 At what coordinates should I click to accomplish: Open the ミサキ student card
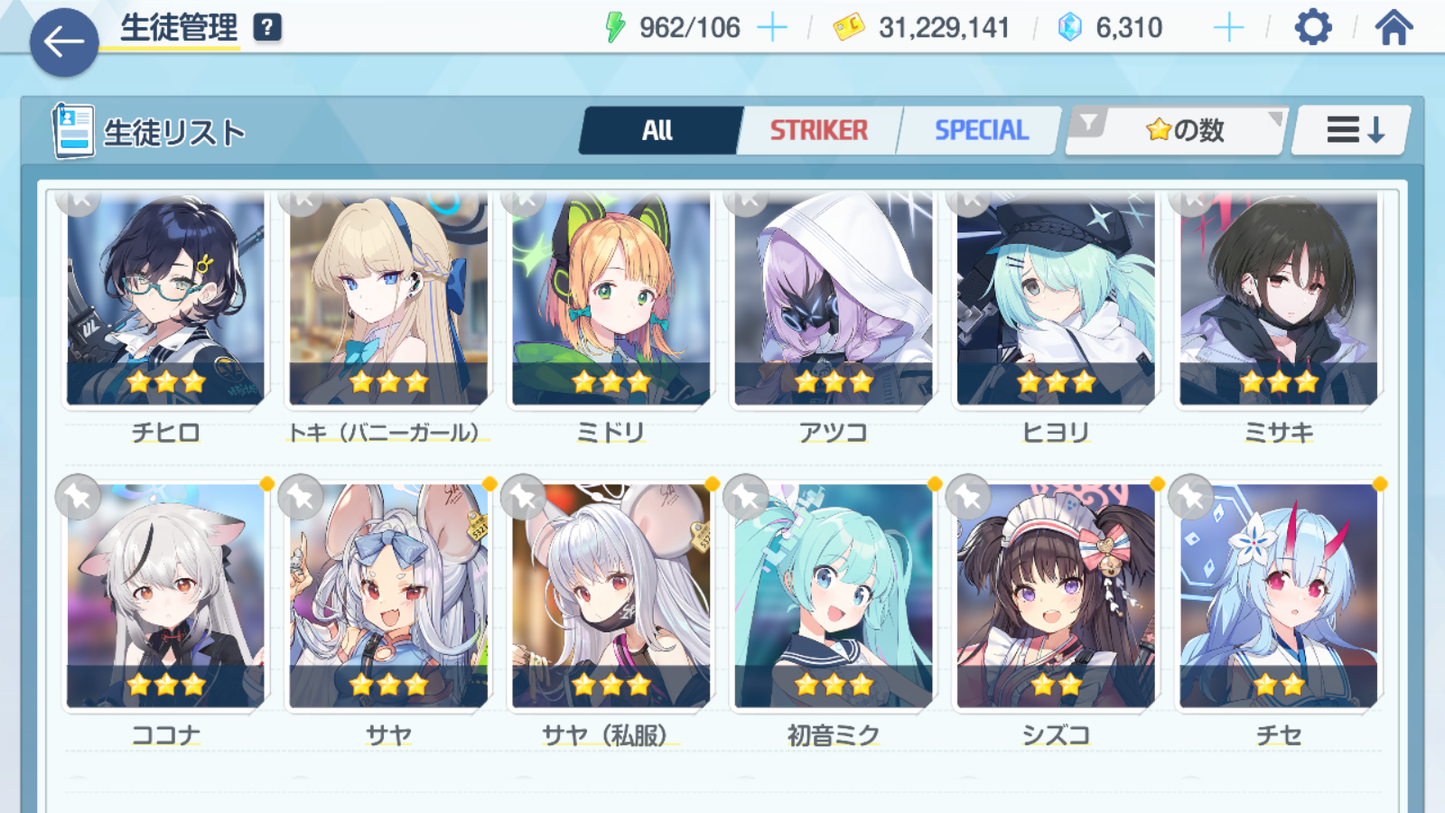click(x=1278, y=300)
